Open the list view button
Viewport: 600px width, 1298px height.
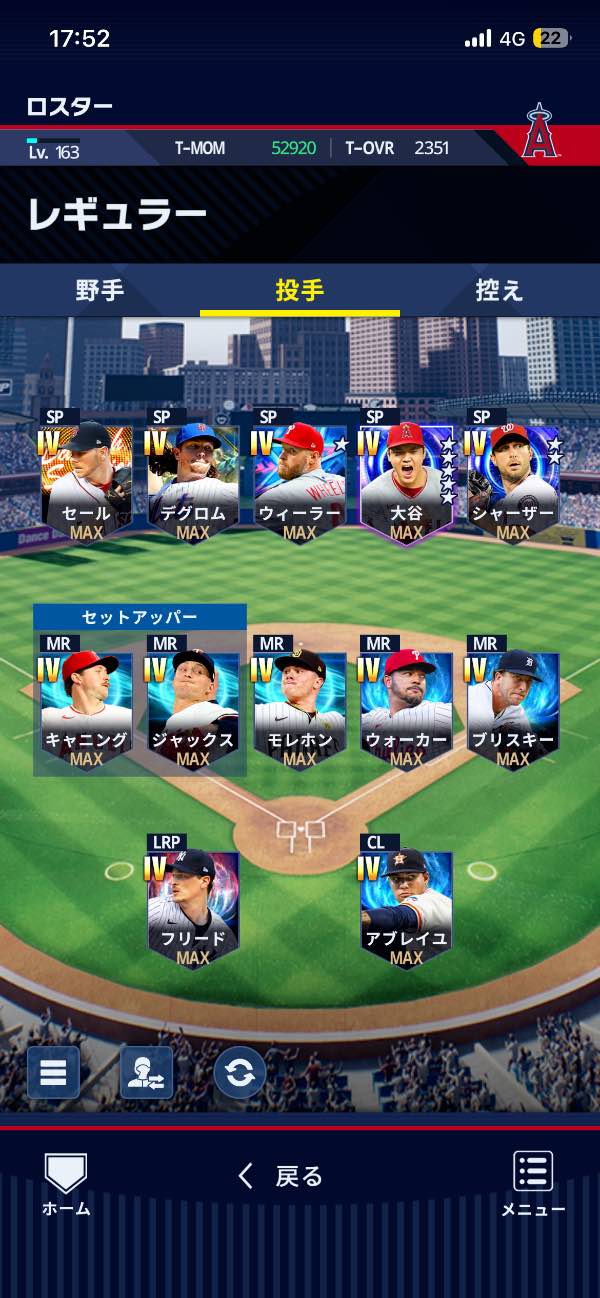(x=53, y=1072)
